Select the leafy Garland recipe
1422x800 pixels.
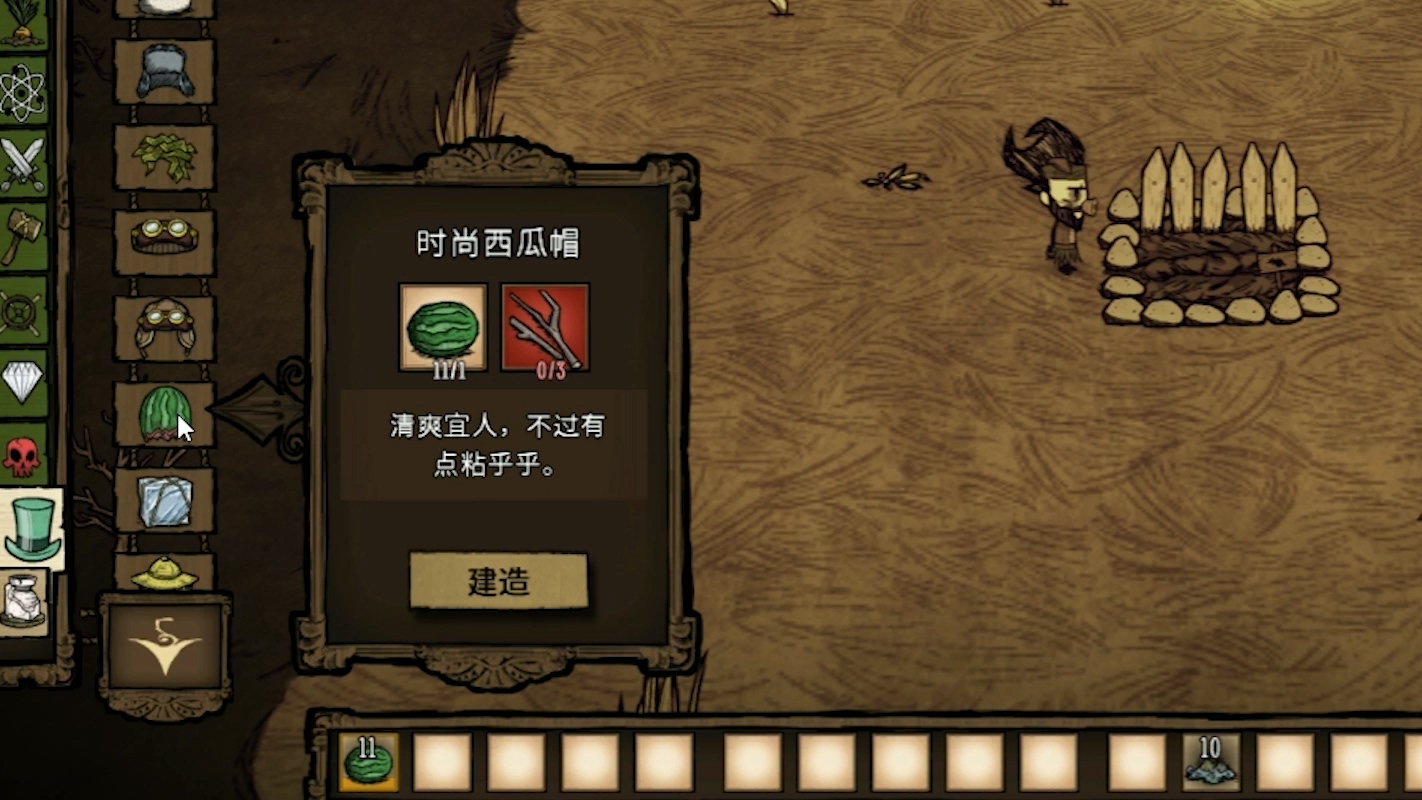(166, 155)
